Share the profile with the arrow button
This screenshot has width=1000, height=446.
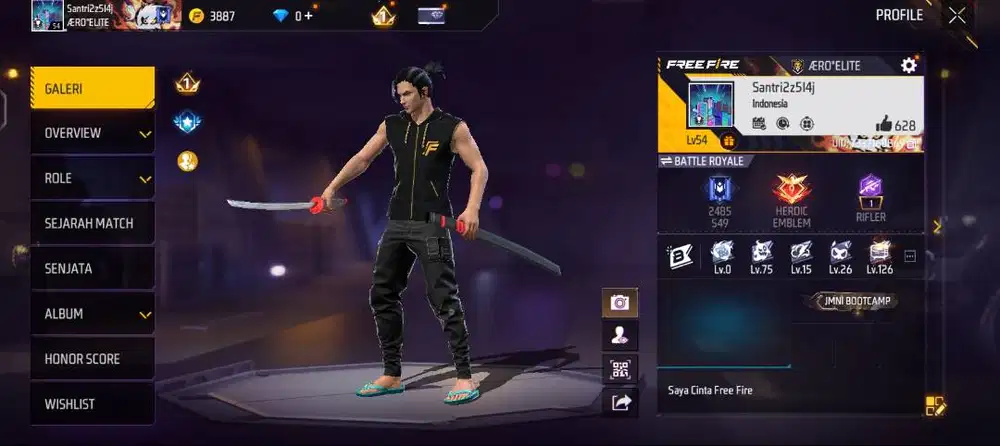point(620,402)
